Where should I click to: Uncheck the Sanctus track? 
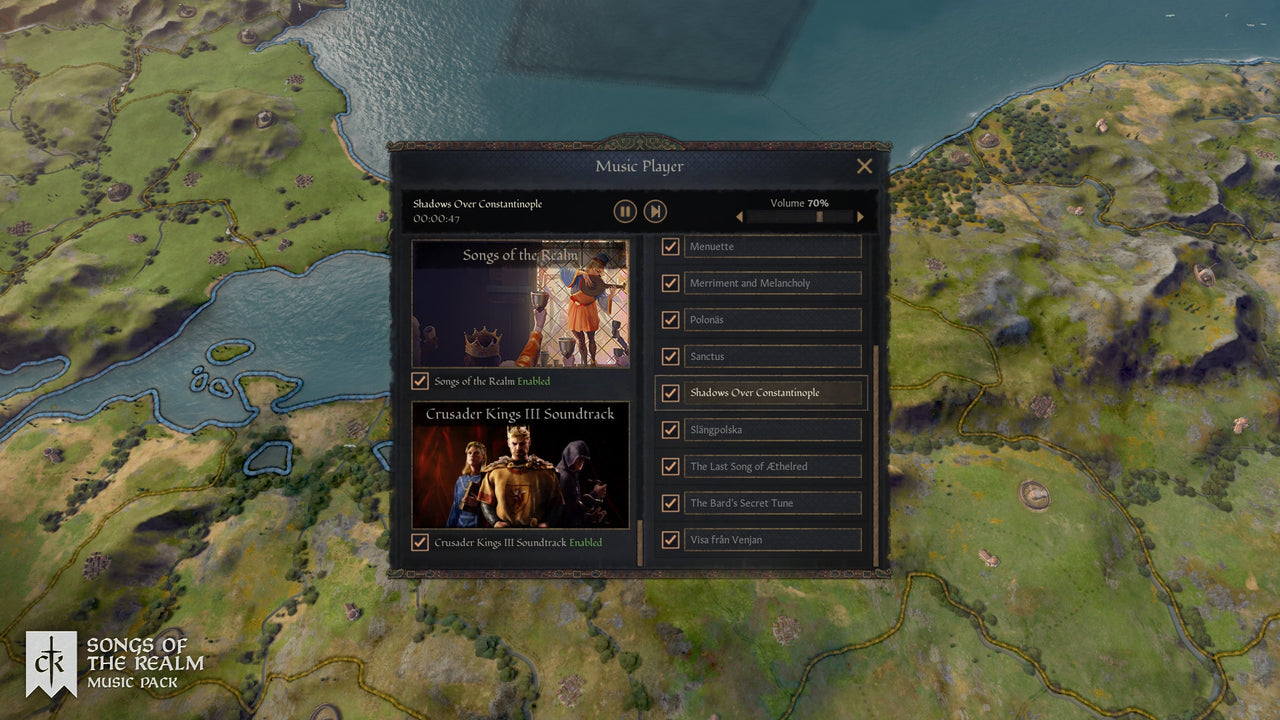(x=669, y=356)
